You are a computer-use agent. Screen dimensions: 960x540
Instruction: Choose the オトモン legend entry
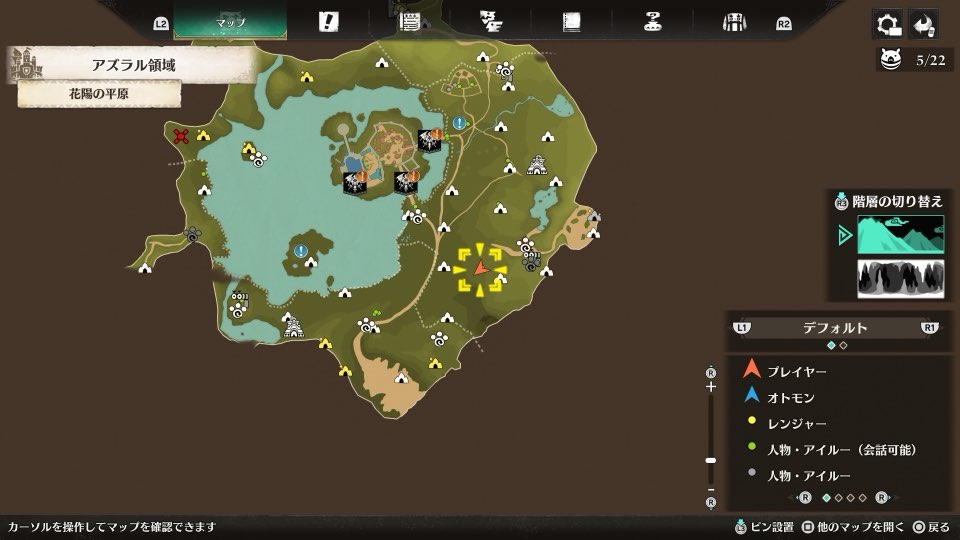point(790,397)
